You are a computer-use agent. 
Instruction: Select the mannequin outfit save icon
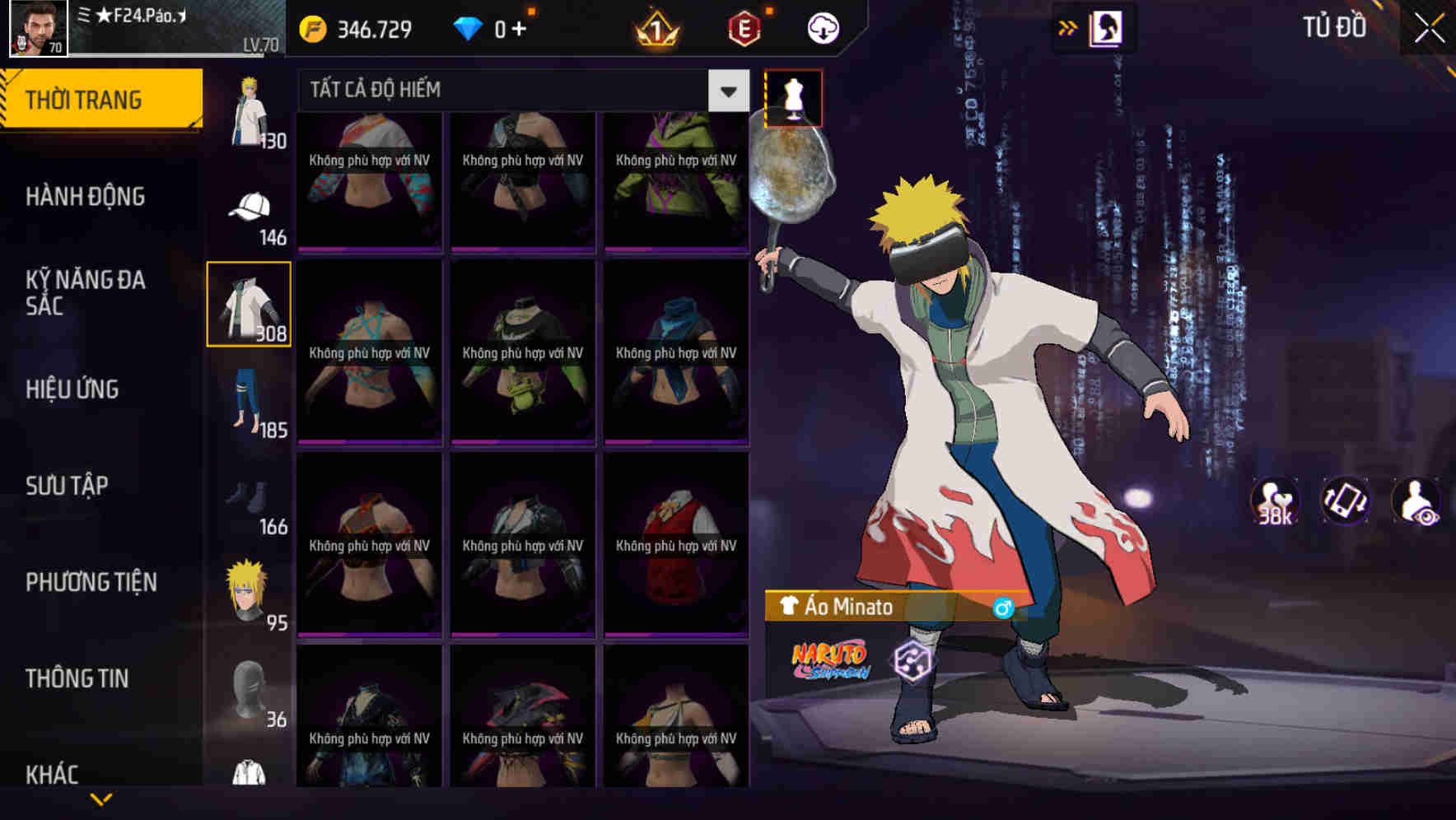(793, 97)
